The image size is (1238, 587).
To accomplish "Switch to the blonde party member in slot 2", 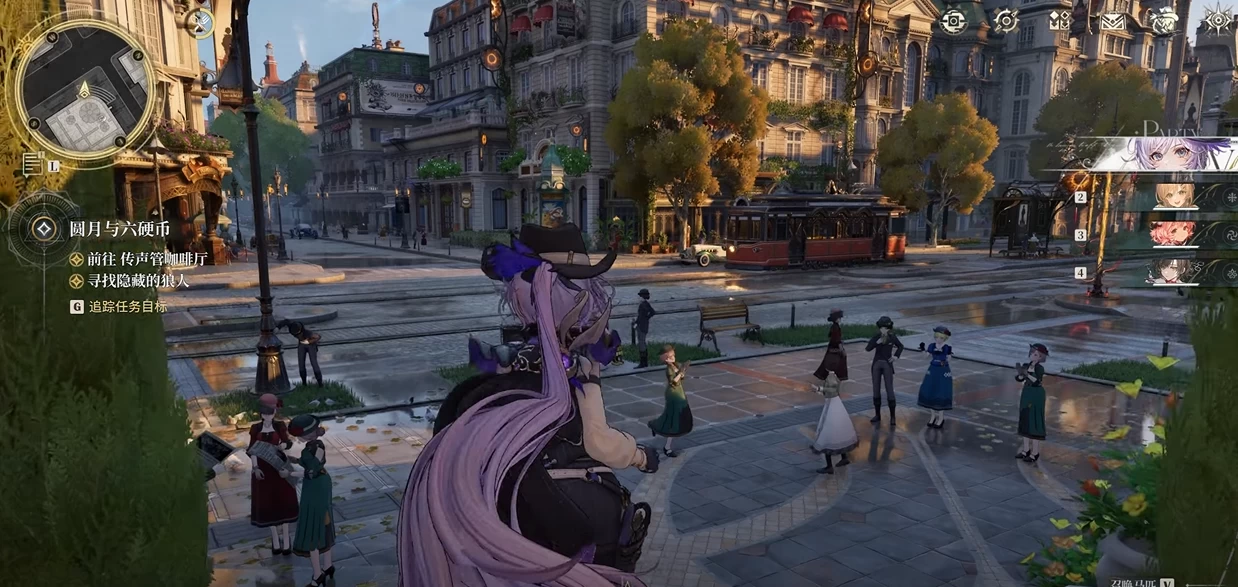I will (1173, 197).
